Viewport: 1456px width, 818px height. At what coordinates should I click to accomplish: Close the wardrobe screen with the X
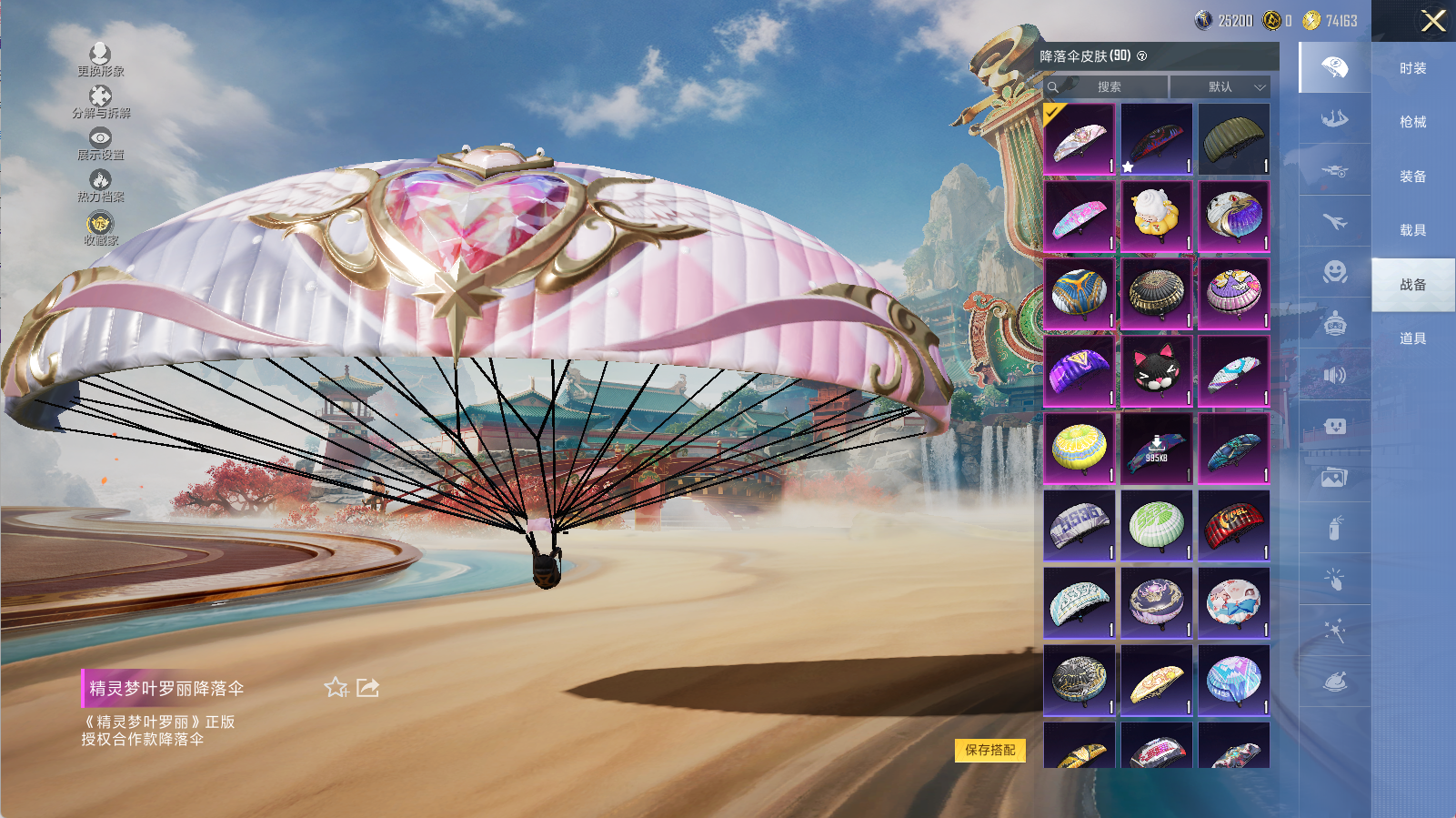point(1433,21)
